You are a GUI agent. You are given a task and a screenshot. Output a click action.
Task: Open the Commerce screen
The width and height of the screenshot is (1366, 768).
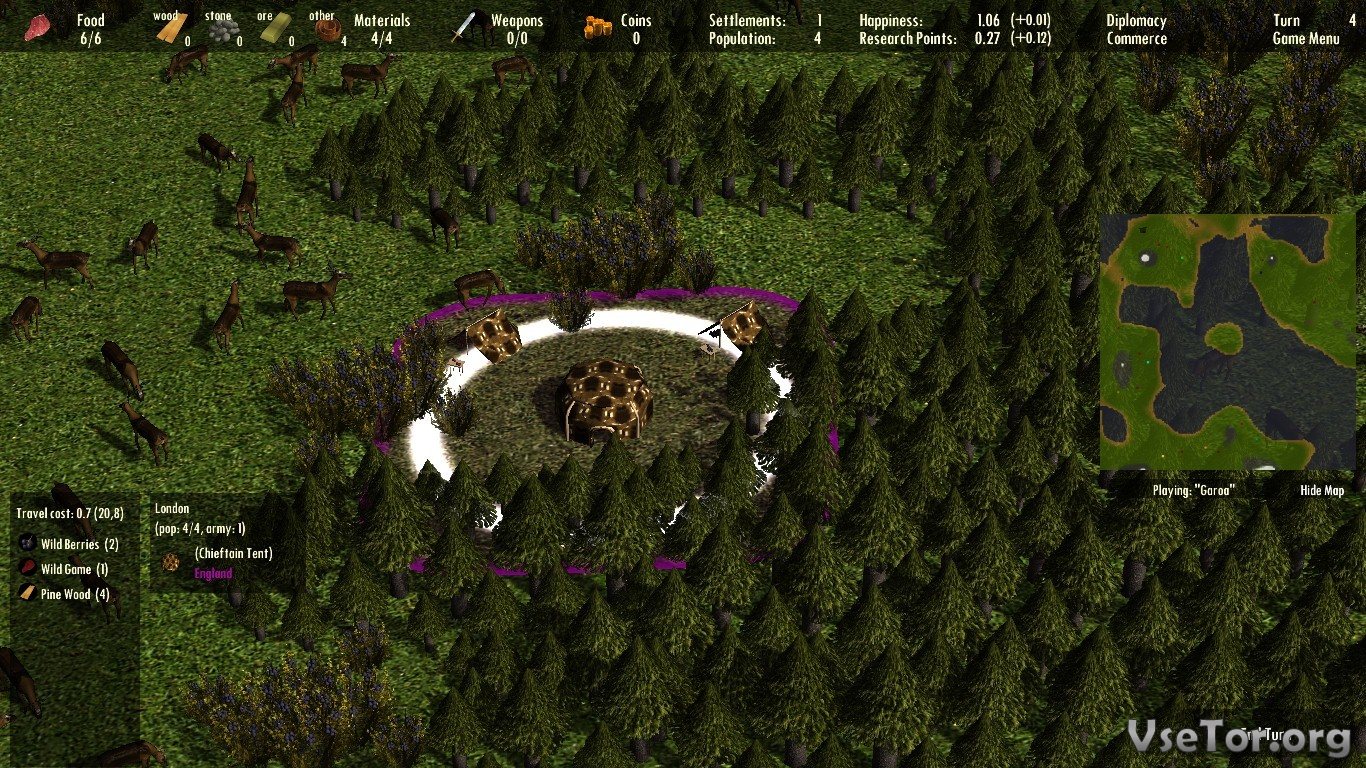pyautogui.click(x=1136, y=39)
